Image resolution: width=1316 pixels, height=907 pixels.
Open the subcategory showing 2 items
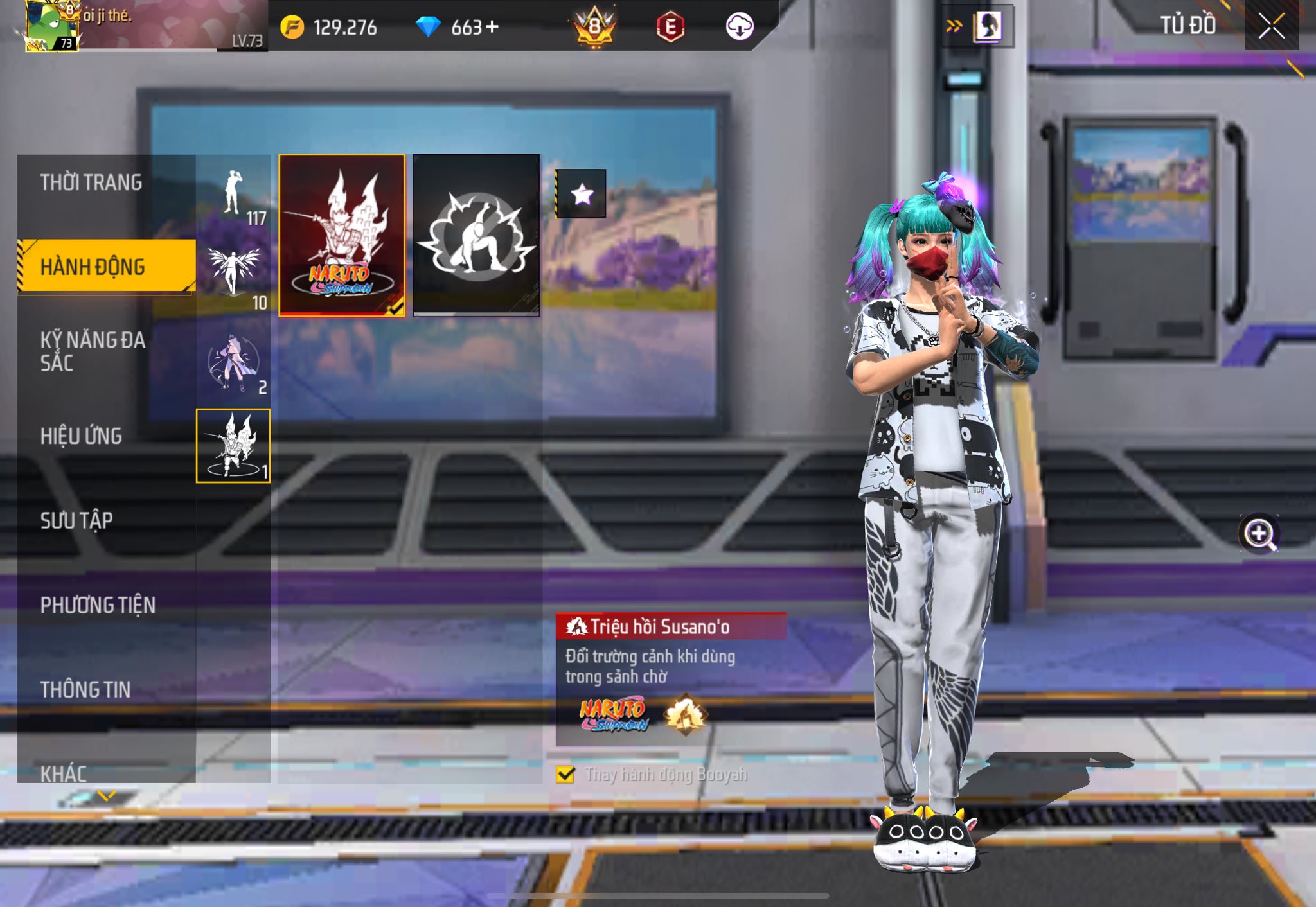(x=234, y=363)
